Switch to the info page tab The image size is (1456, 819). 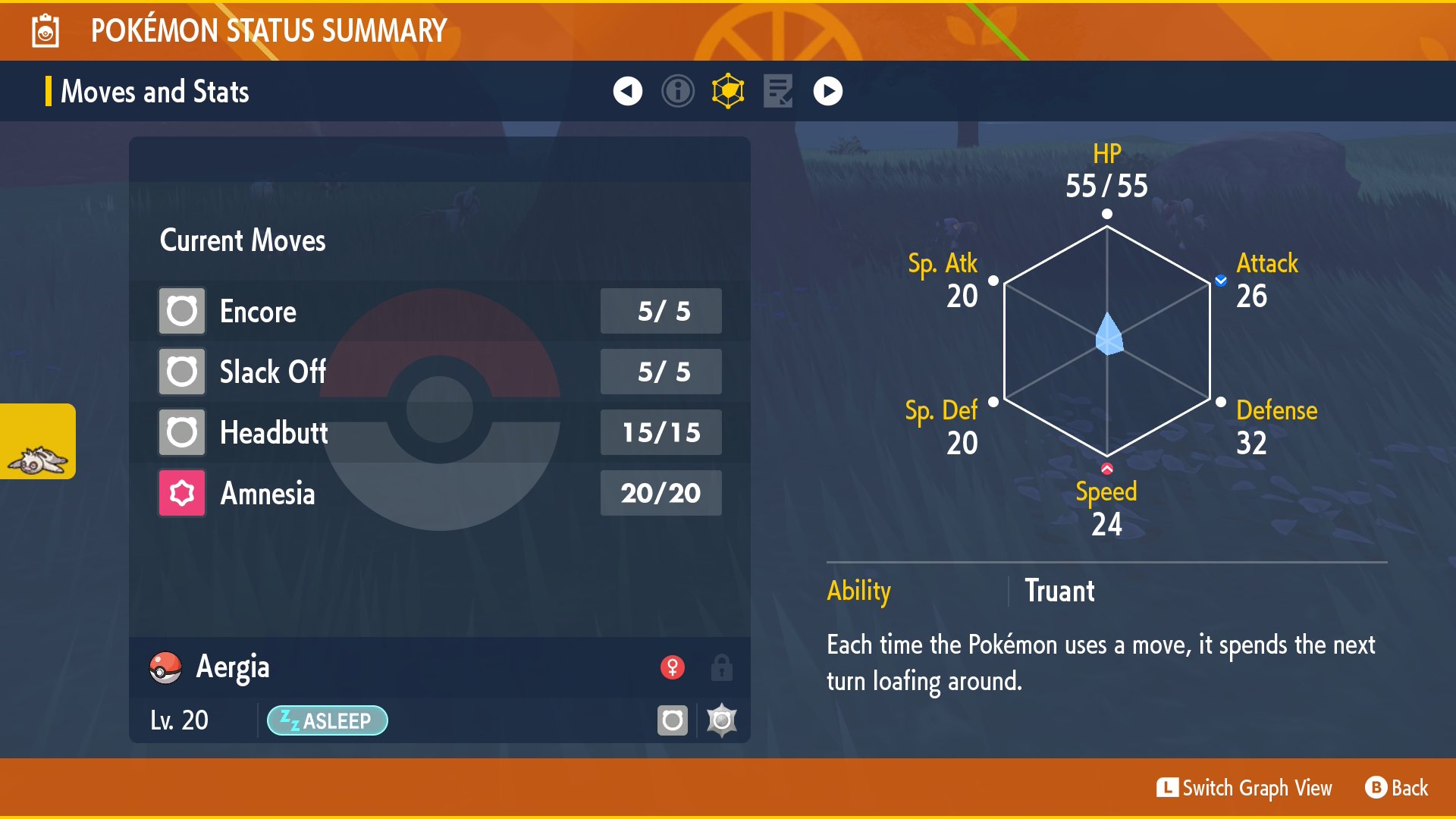click(677, 92)
